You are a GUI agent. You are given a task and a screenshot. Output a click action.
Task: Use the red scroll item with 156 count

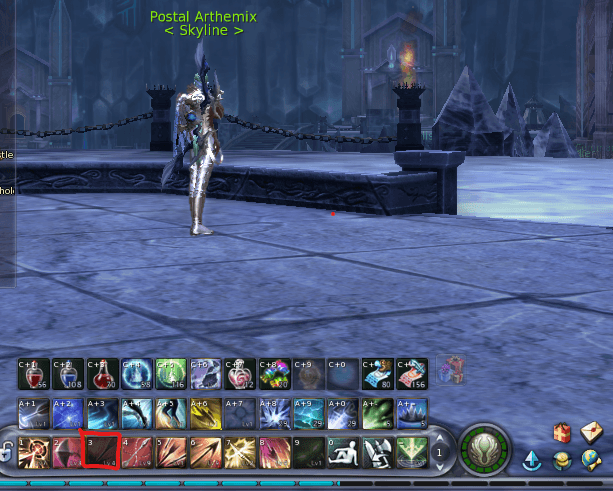411,373
